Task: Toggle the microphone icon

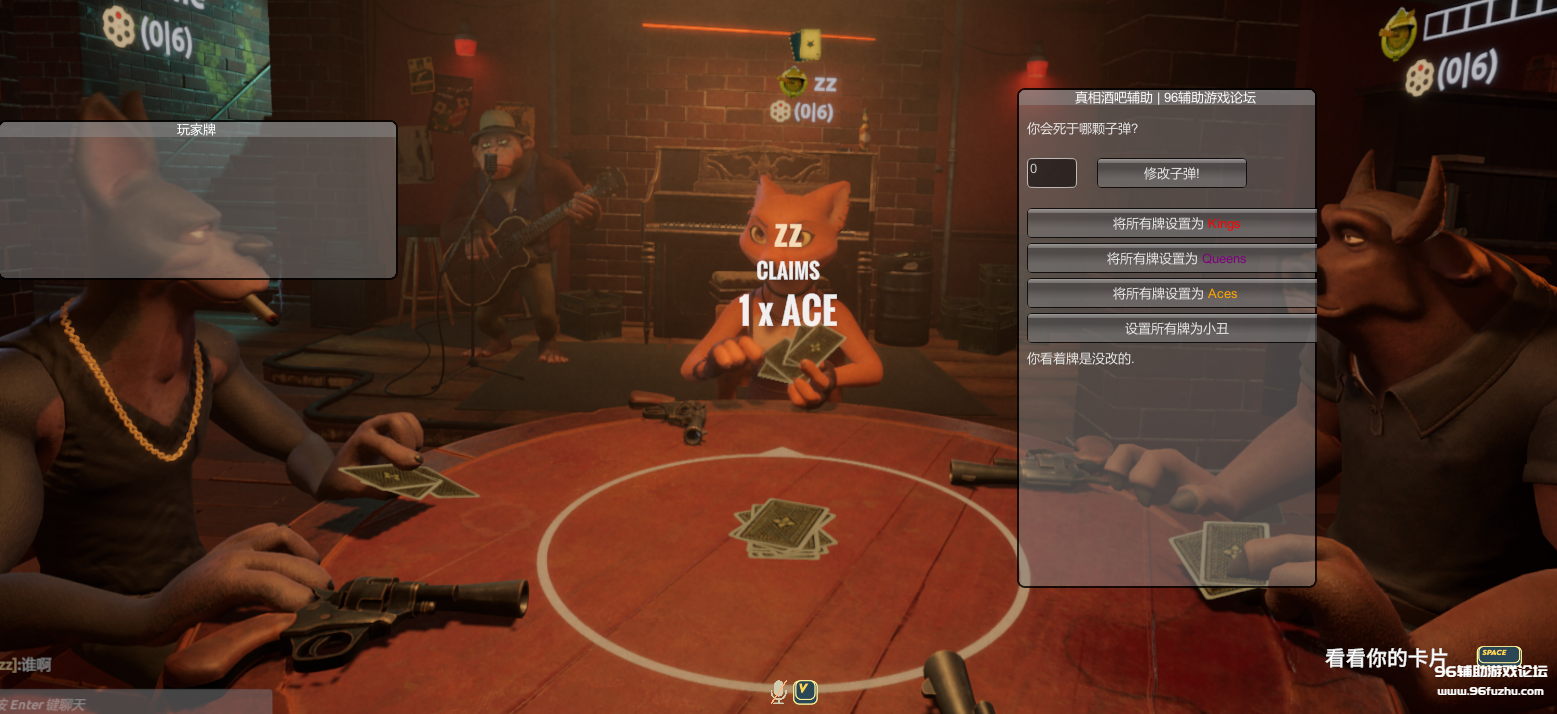Action: [x=779, y=691]
